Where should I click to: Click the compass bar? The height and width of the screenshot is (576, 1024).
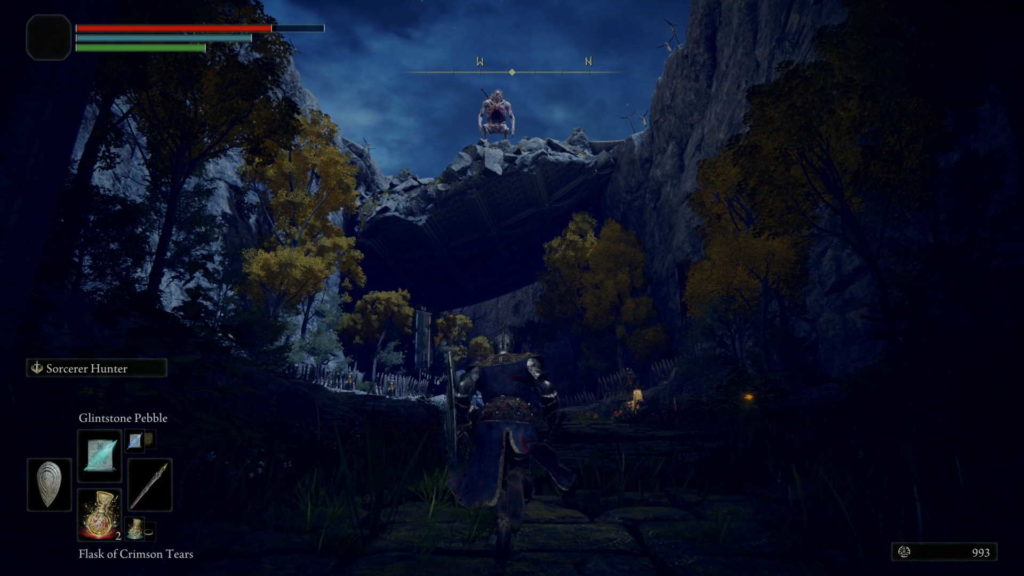tap(512, 72)
